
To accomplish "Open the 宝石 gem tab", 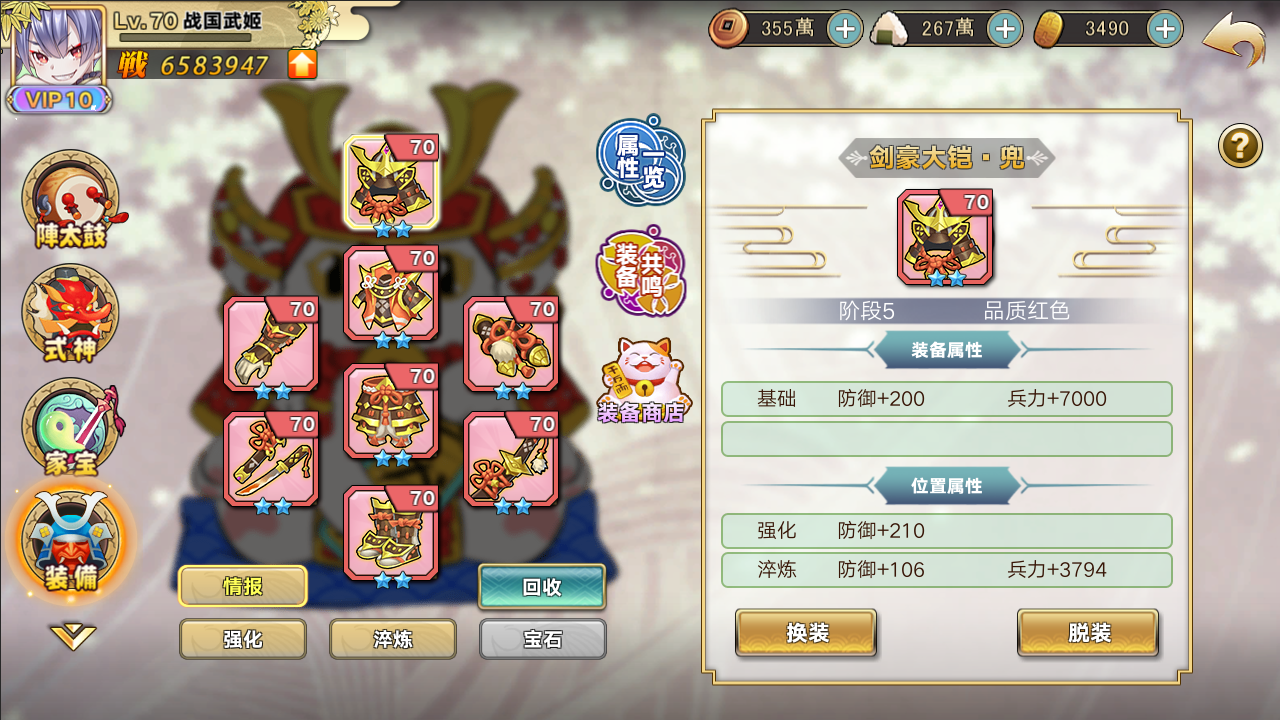I will pyautogui.click(x=543, y=639).
